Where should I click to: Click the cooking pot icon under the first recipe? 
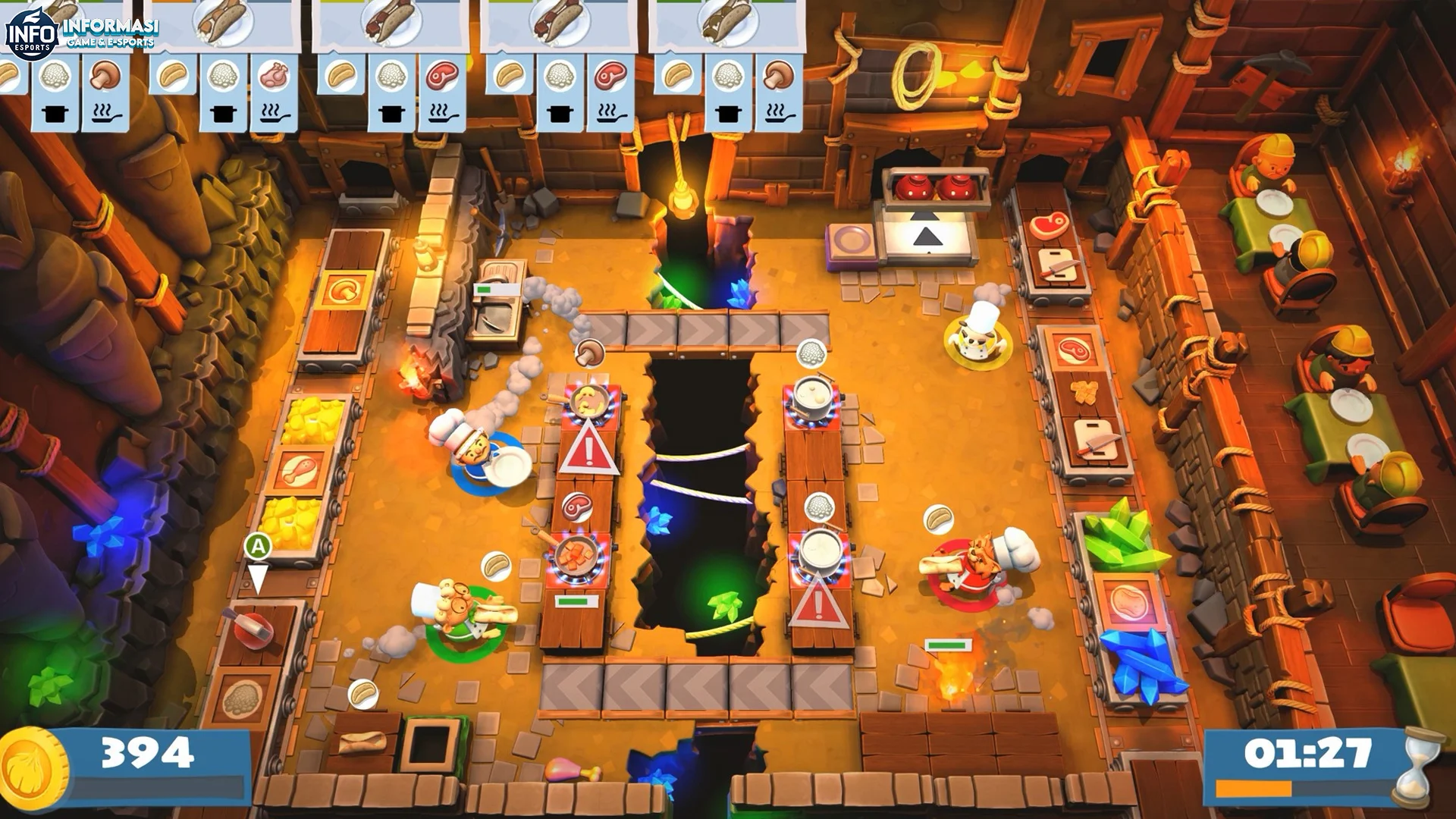click(55, 114)
